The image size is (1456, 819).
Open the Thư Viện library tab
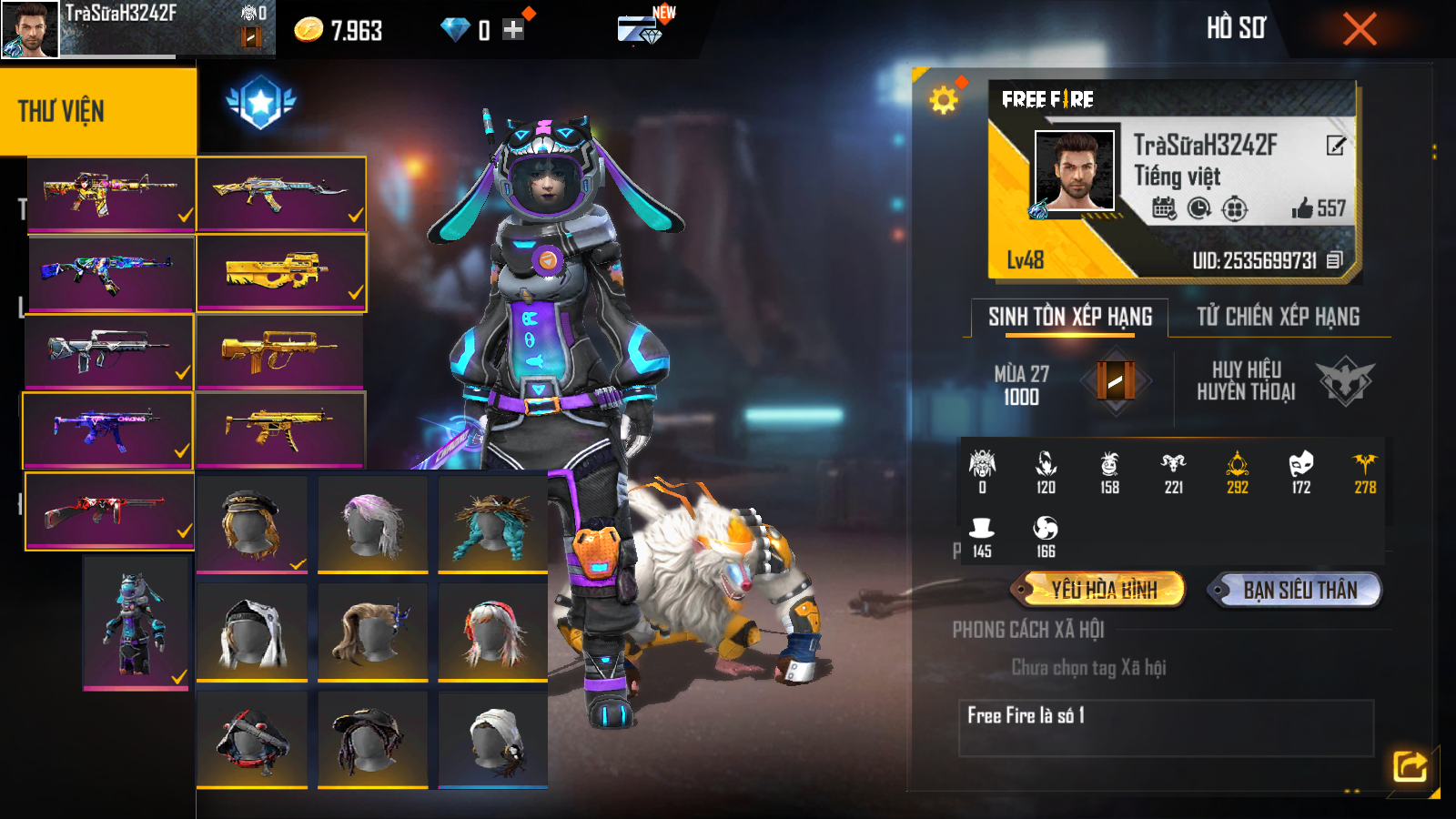click(x=97, y=111)
